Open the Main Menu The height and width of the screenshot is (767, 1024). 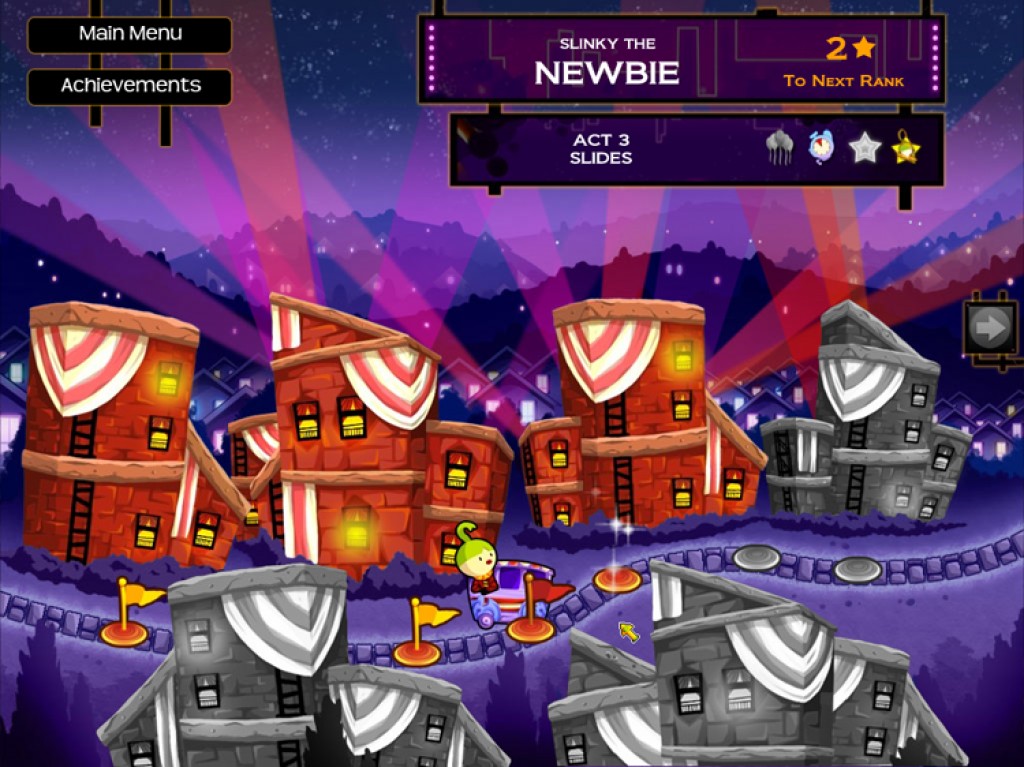pyautogui.click(x=130, y=34)
